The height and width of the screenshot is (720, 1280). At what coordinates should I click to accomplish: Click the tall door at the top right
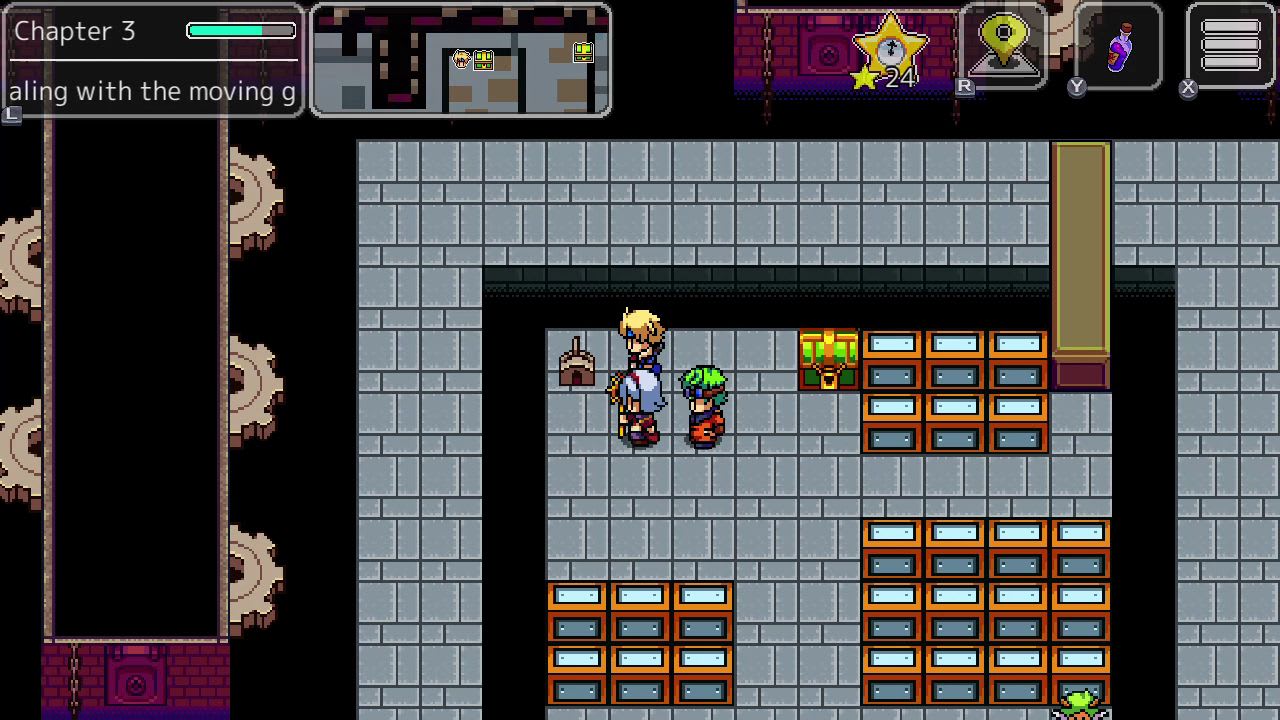pos(1079,250)
